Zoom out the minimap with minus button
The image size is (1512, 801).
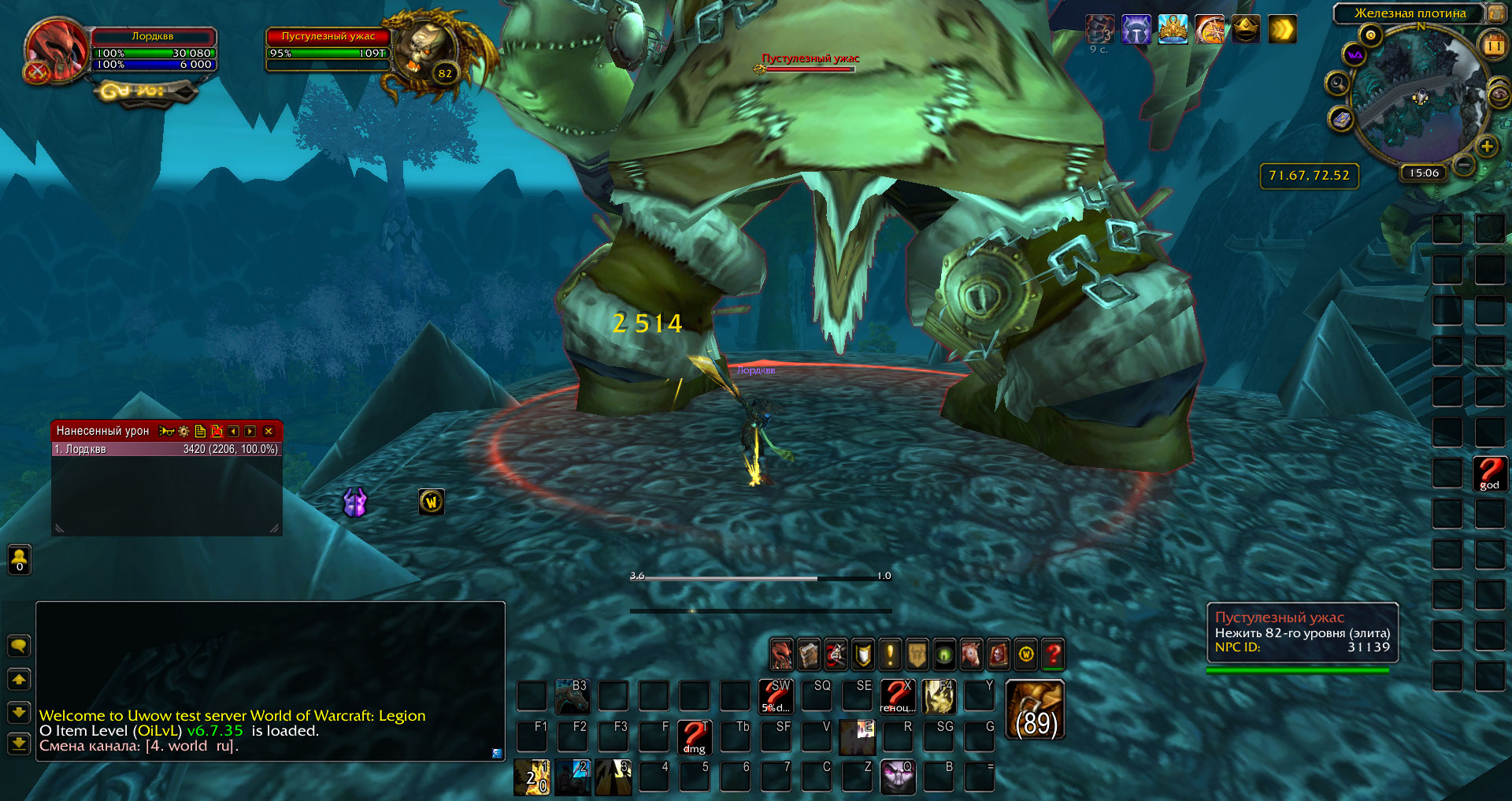tap(1464, 165)
